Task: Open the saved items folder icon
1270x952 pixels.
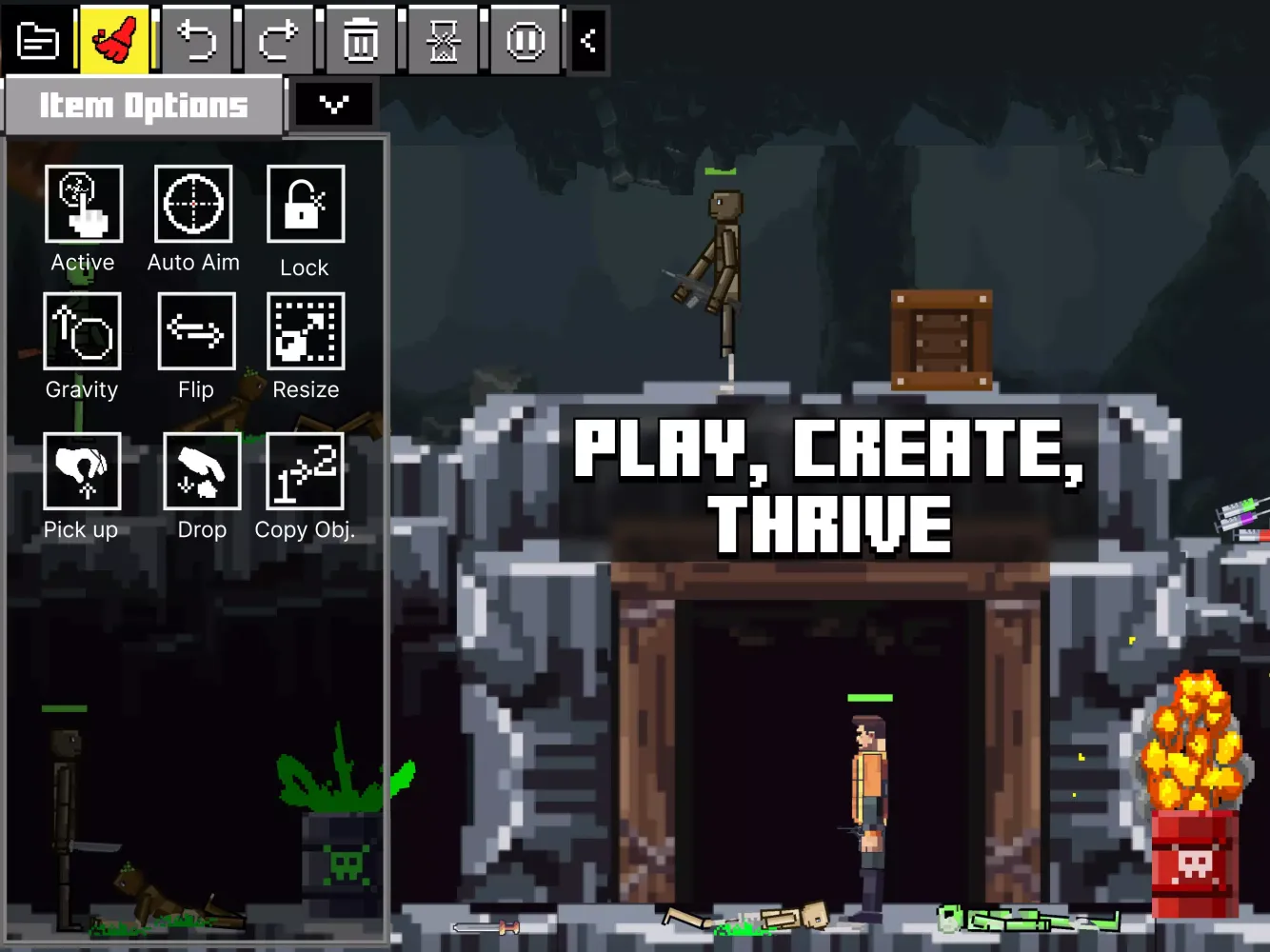Action: (38, 40)
